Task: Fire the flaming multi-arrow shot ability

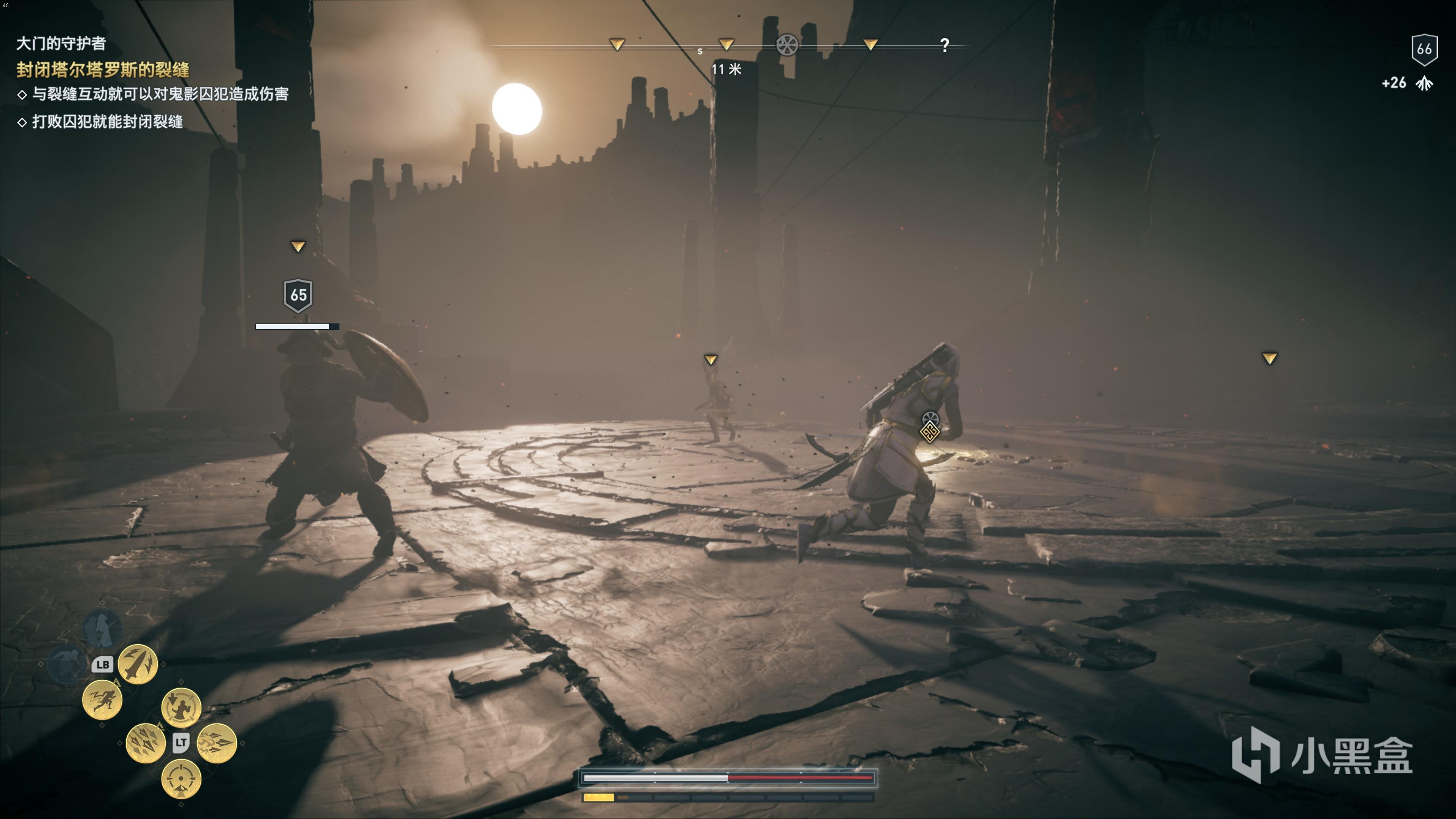Action: coord(217,743)
